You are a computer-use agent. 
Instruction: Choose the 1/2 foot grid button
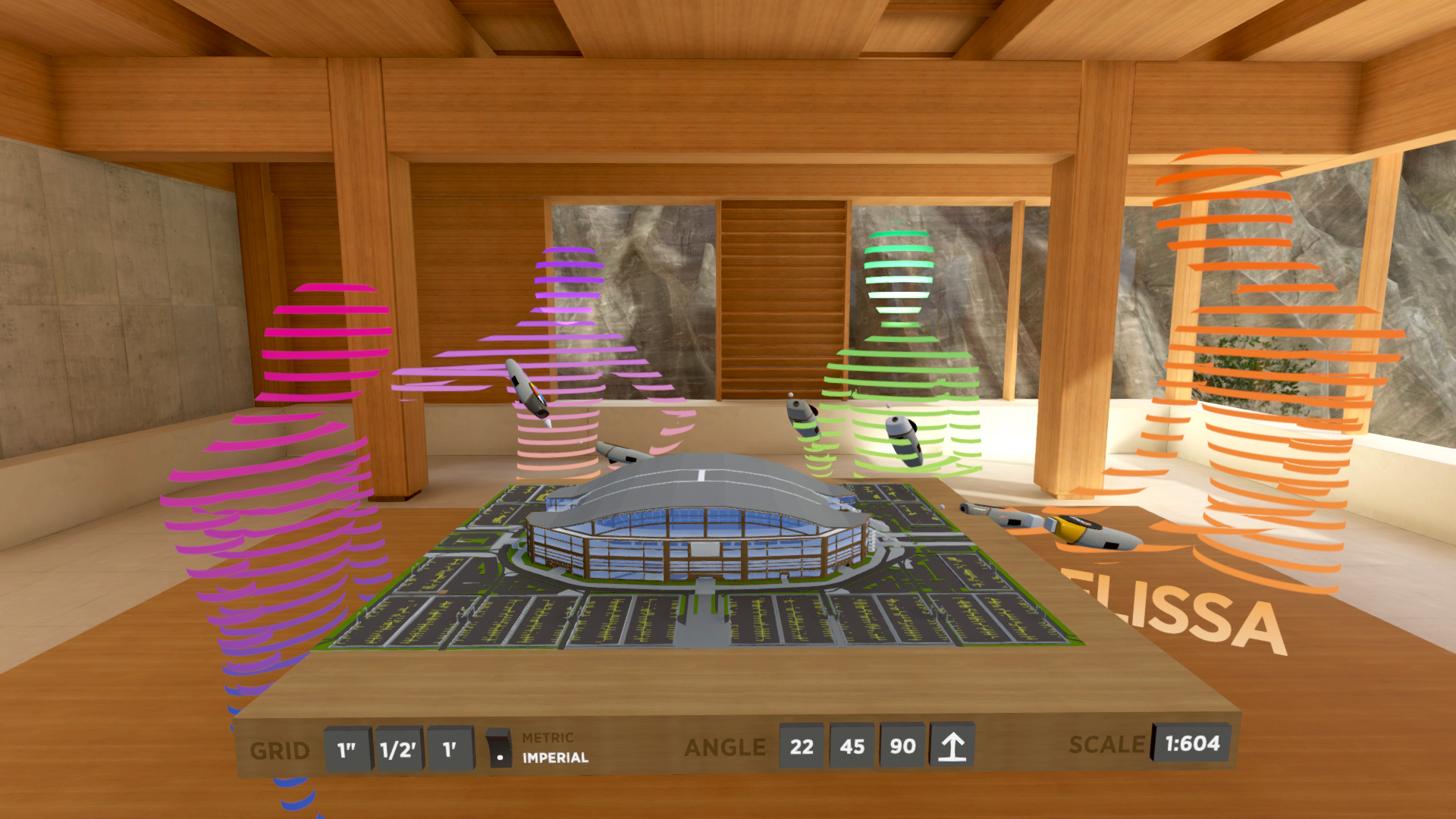point(398,750)
